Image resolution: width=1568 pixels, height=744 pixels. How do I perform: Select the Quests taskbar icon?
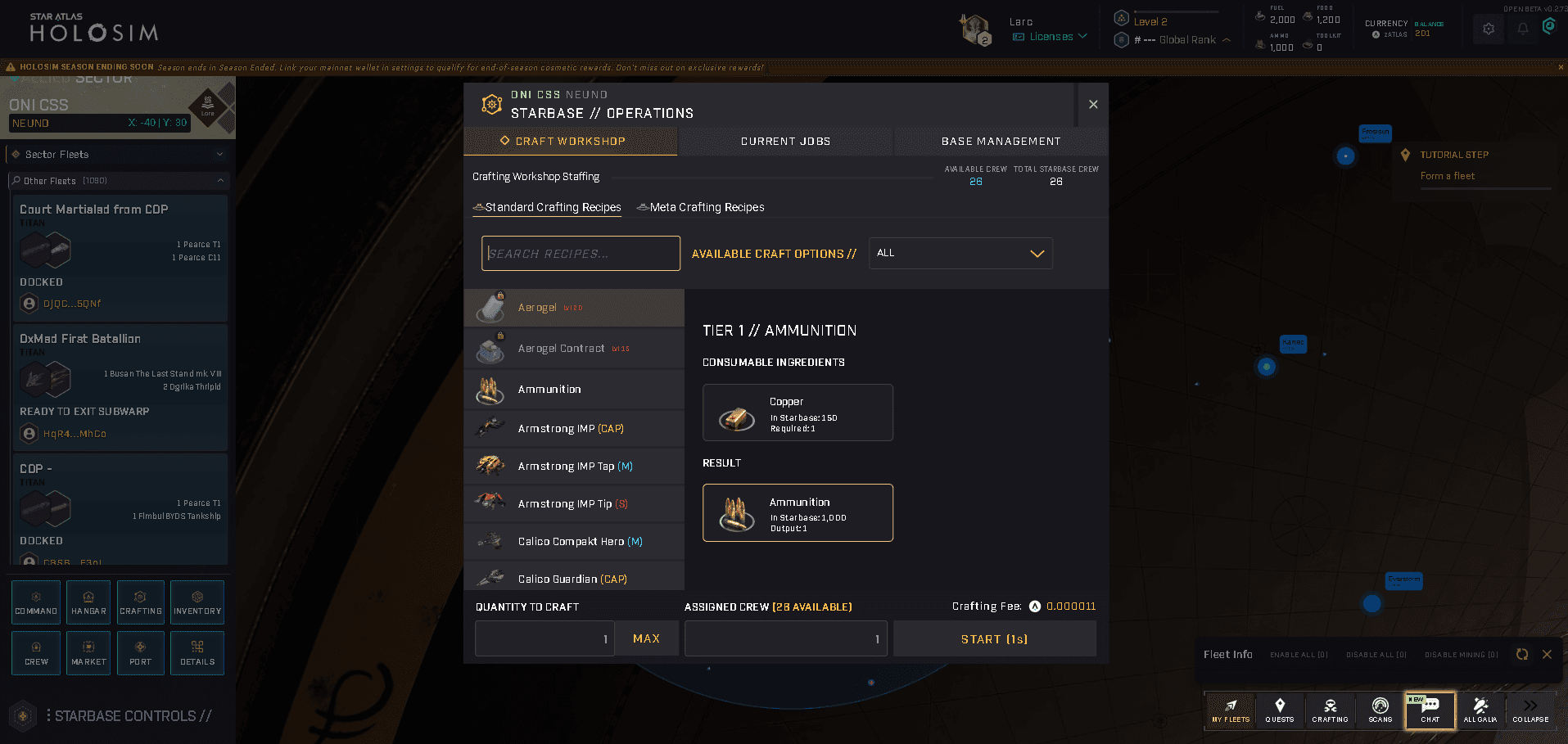1280,710
